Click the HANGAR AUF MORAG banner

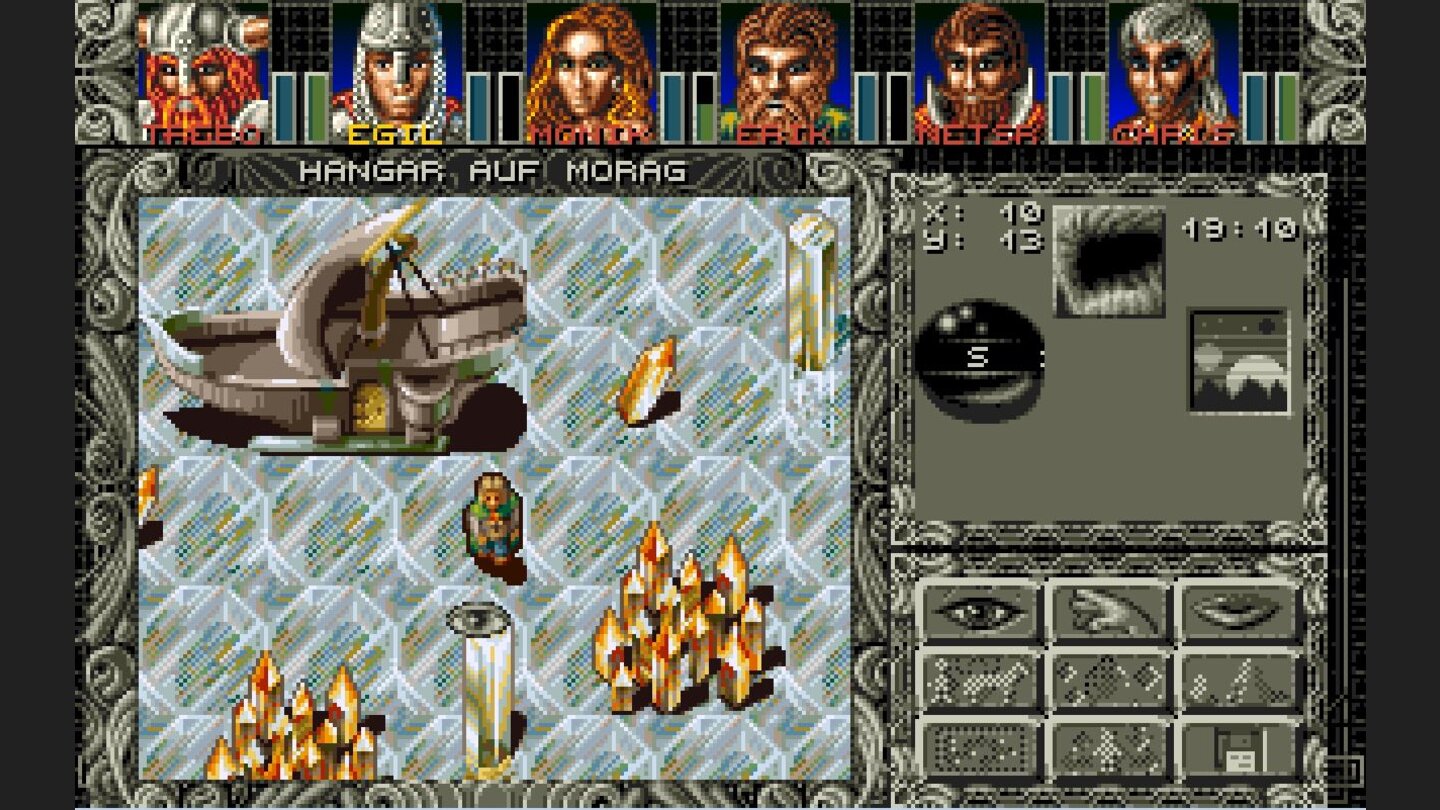493,171
